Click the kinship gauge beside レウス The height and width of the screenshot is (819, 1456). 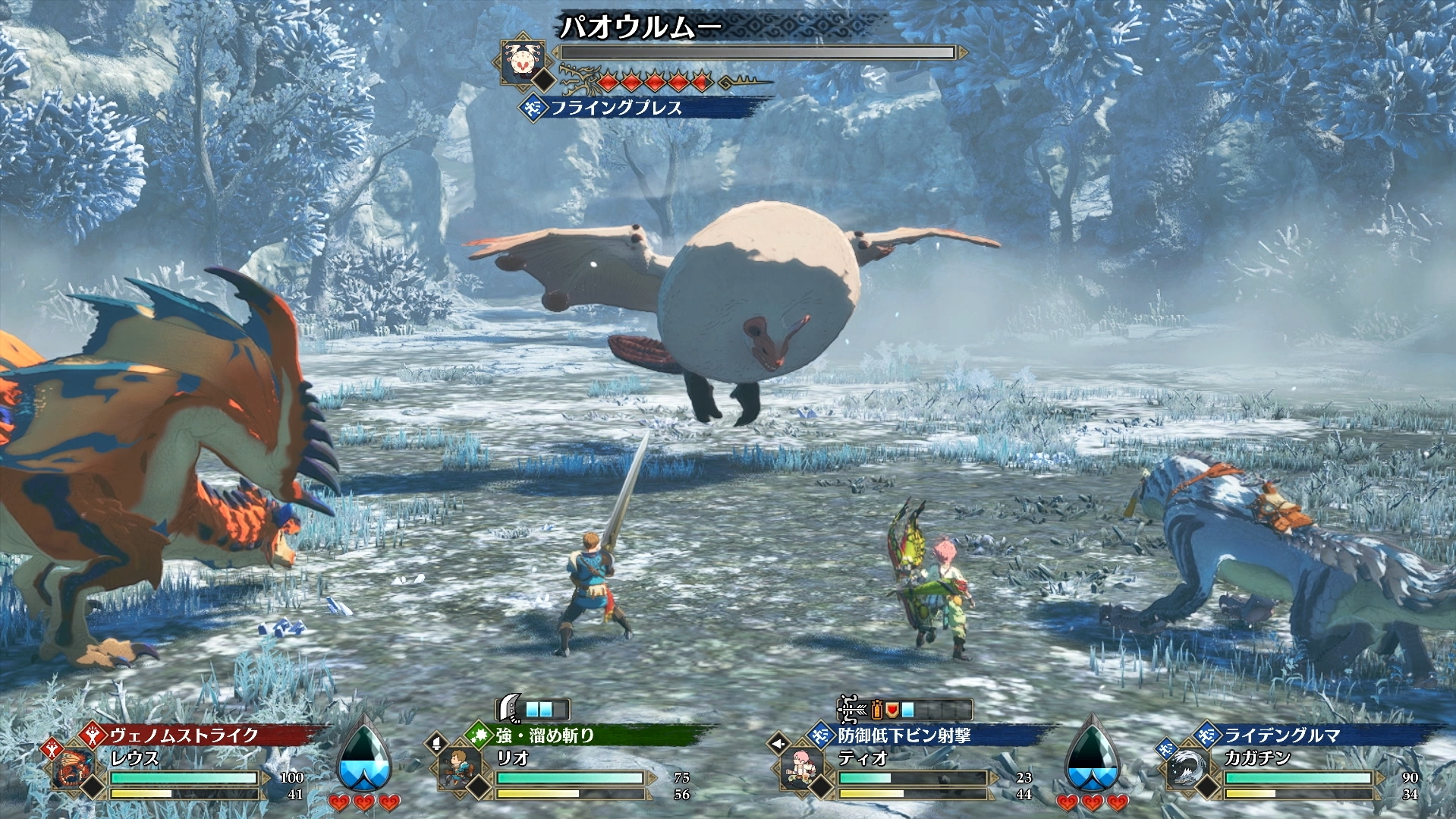point(364,755)
